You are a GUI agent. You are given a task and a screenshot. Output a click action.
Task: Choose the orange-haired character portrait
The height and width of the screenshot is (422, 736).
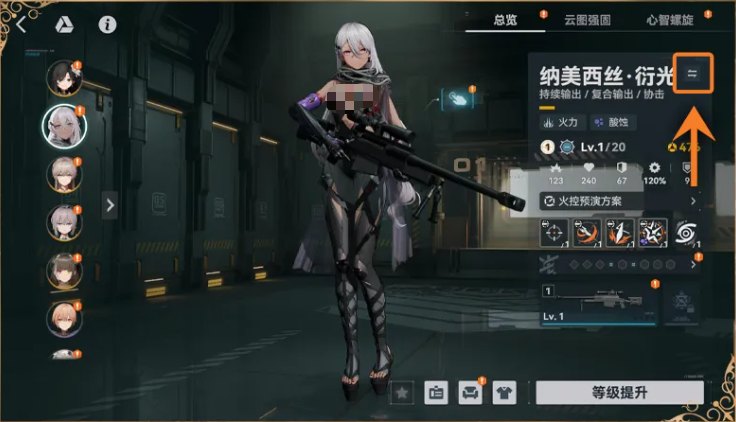tap(63, 318)
